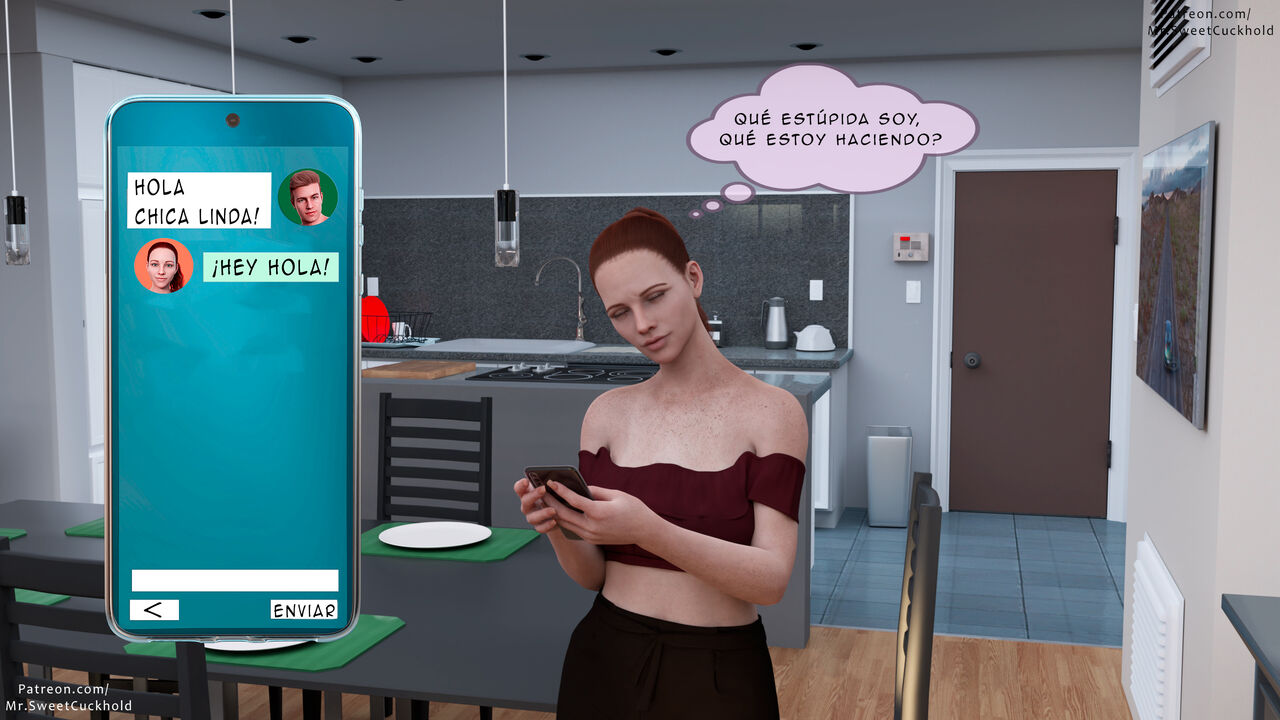
Task: Click the phone's message text input field
Action: coord(235,580)
